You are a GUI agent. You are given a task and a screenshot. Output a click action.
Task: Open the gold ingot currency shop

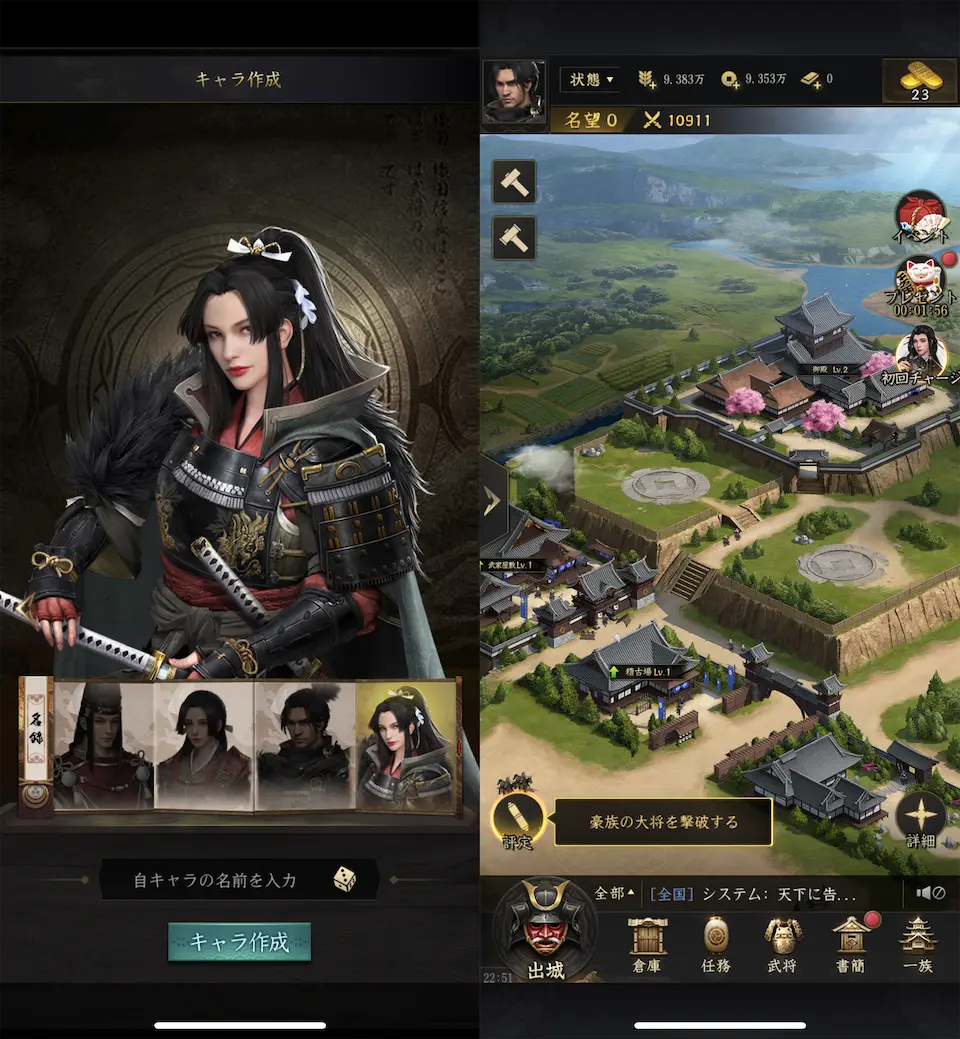point(920,81)
